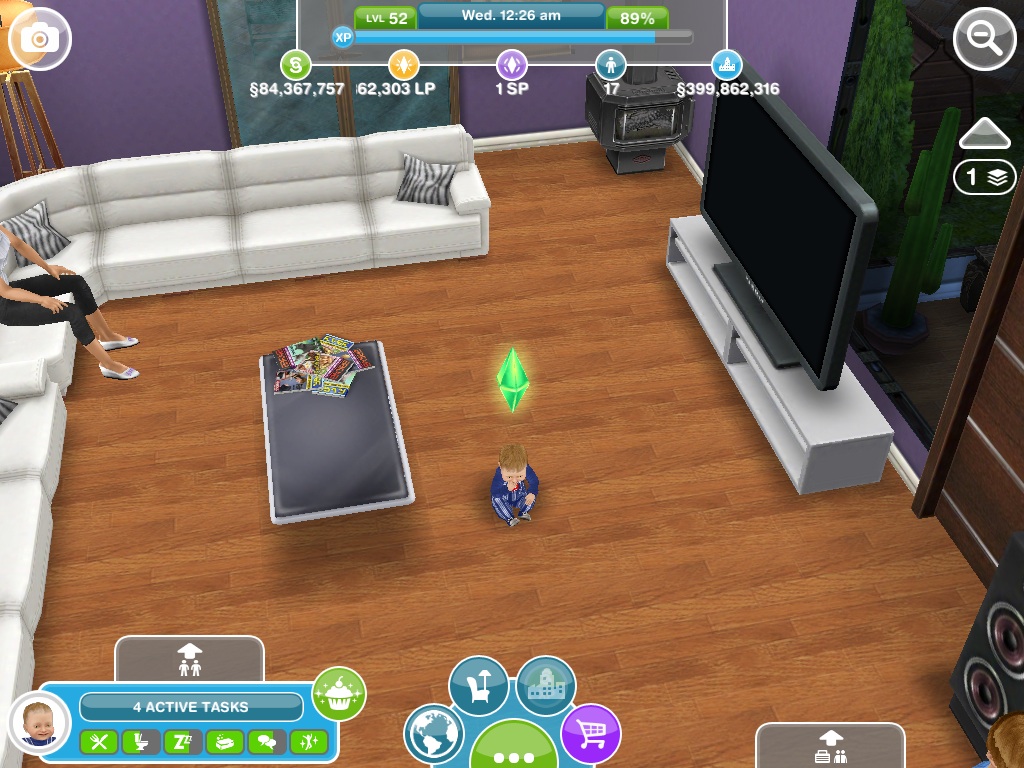This screenshot has height=768, width=1024.
Task: Open the floor level selector
Action: [984, 177]
